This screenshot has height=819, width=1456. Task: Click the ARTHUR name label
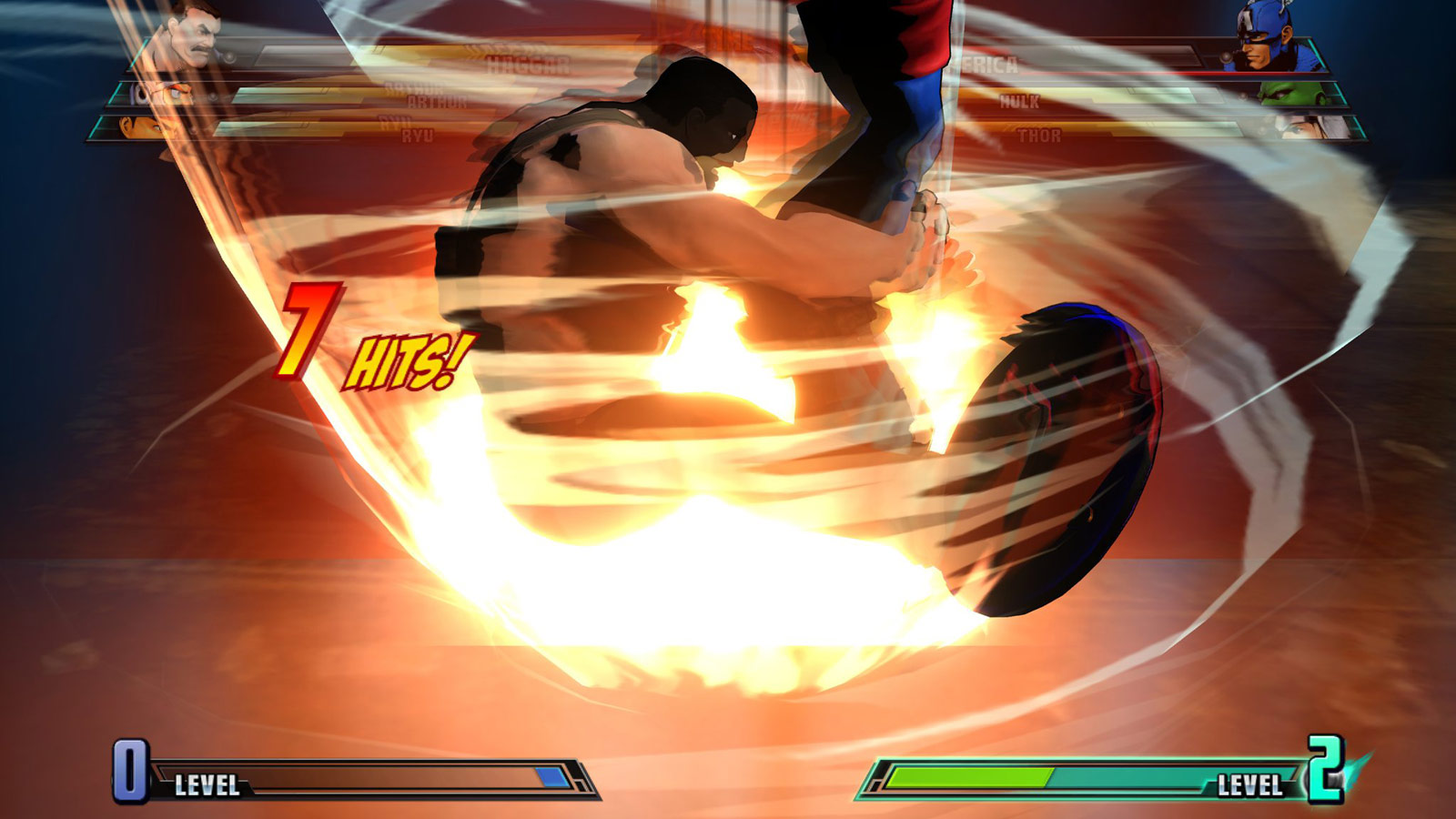click(437, 100)
